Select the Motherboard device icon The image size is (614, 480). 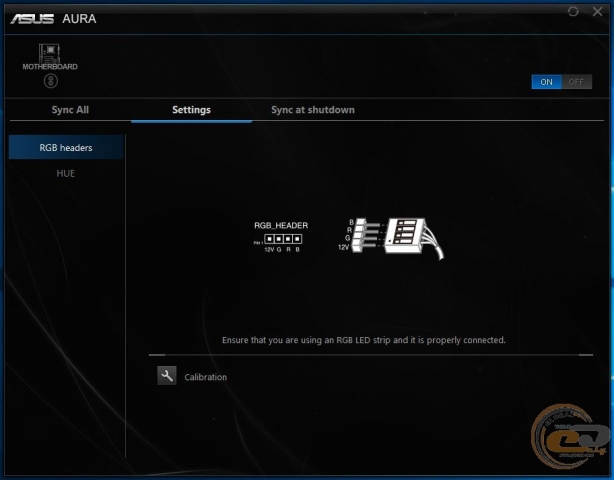(x=49, y=52)
